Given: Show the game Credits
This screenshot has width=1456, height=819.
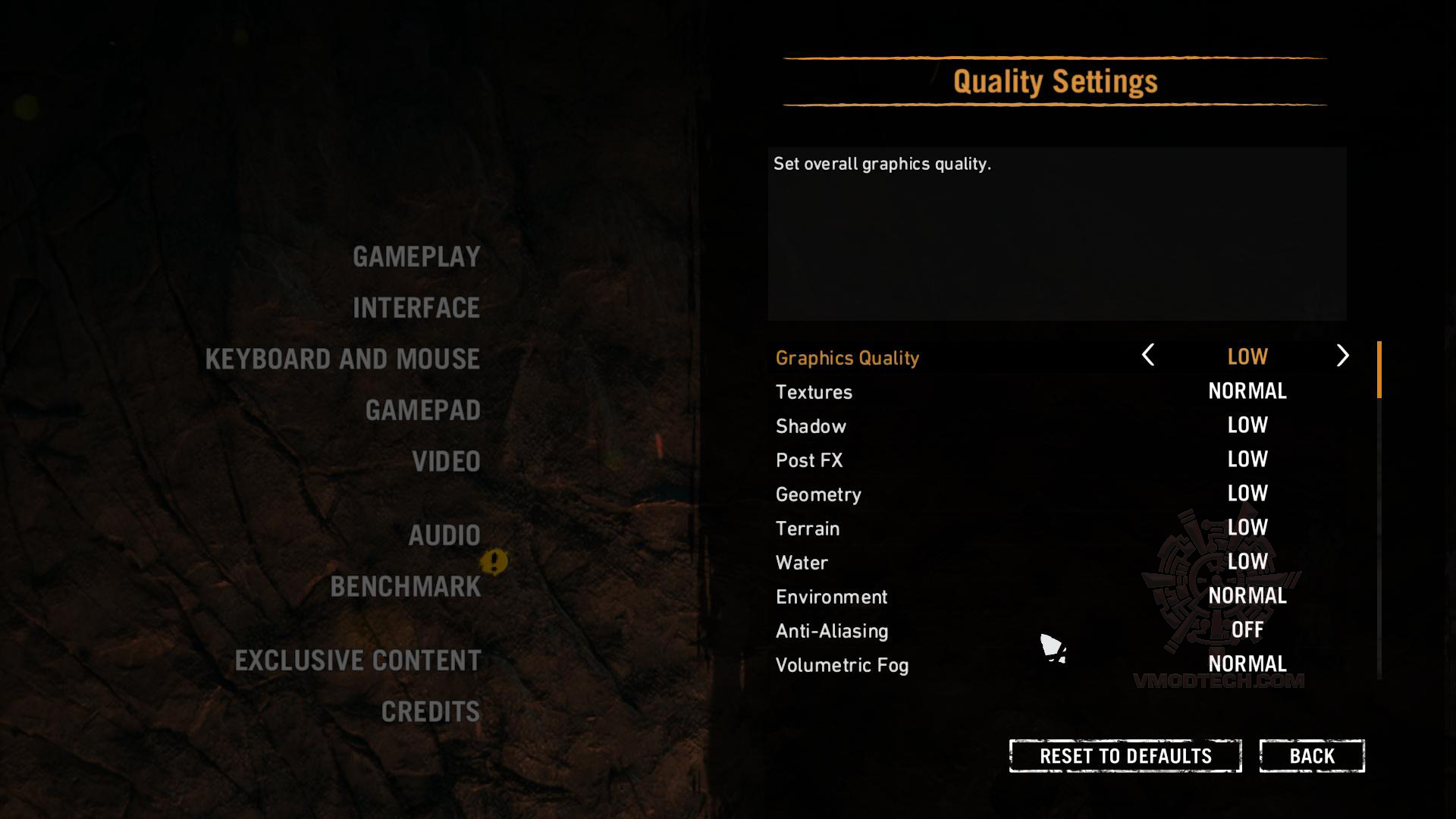Looking at the screenshot, I should pos(430,712).
